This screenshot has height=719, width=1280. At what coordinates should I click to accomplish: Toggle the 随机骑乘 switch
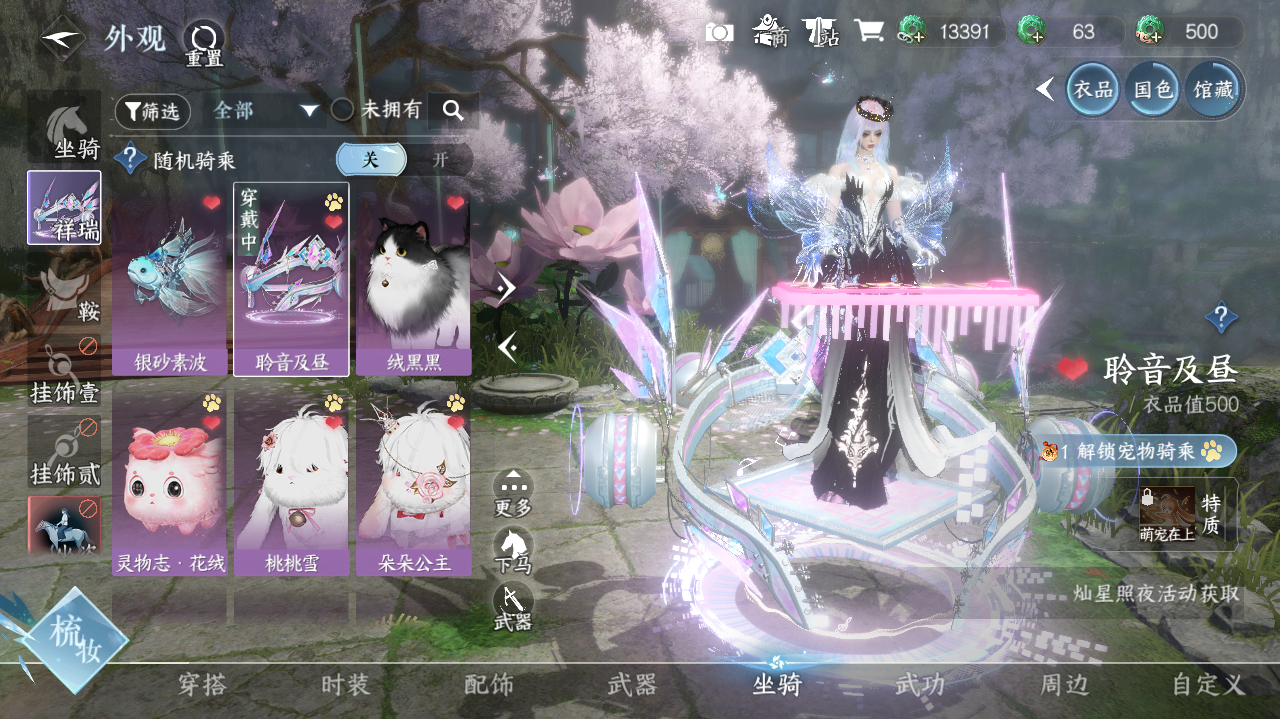click(403, 160)
